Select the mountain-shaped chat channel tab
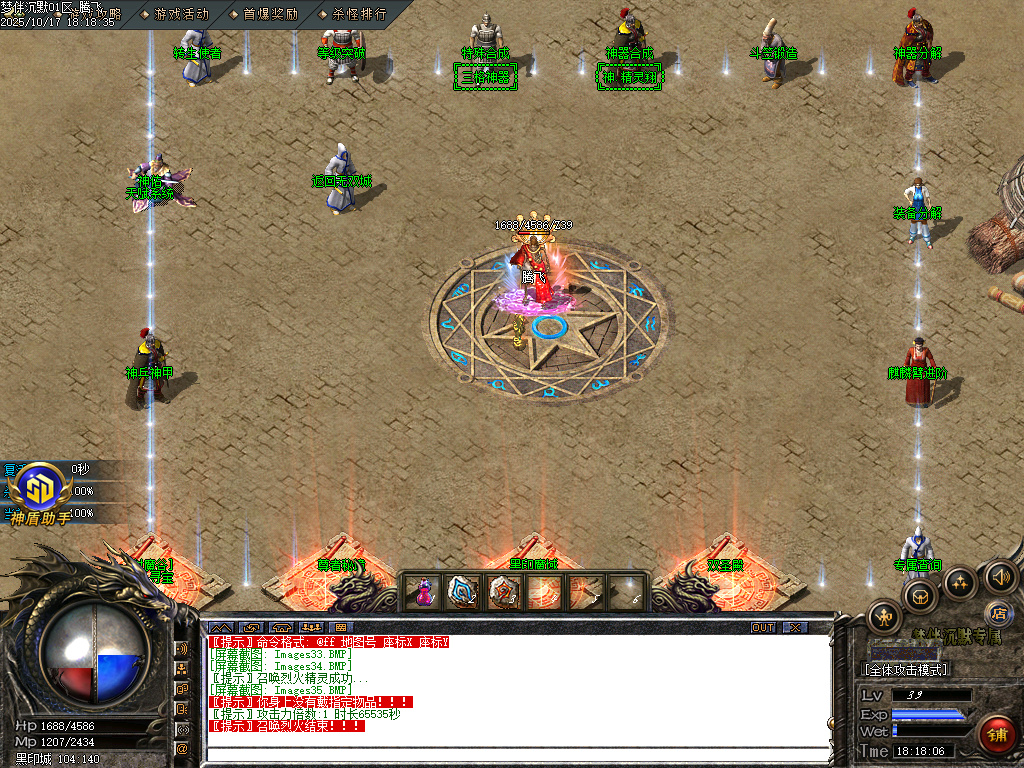 coord(221,627)
